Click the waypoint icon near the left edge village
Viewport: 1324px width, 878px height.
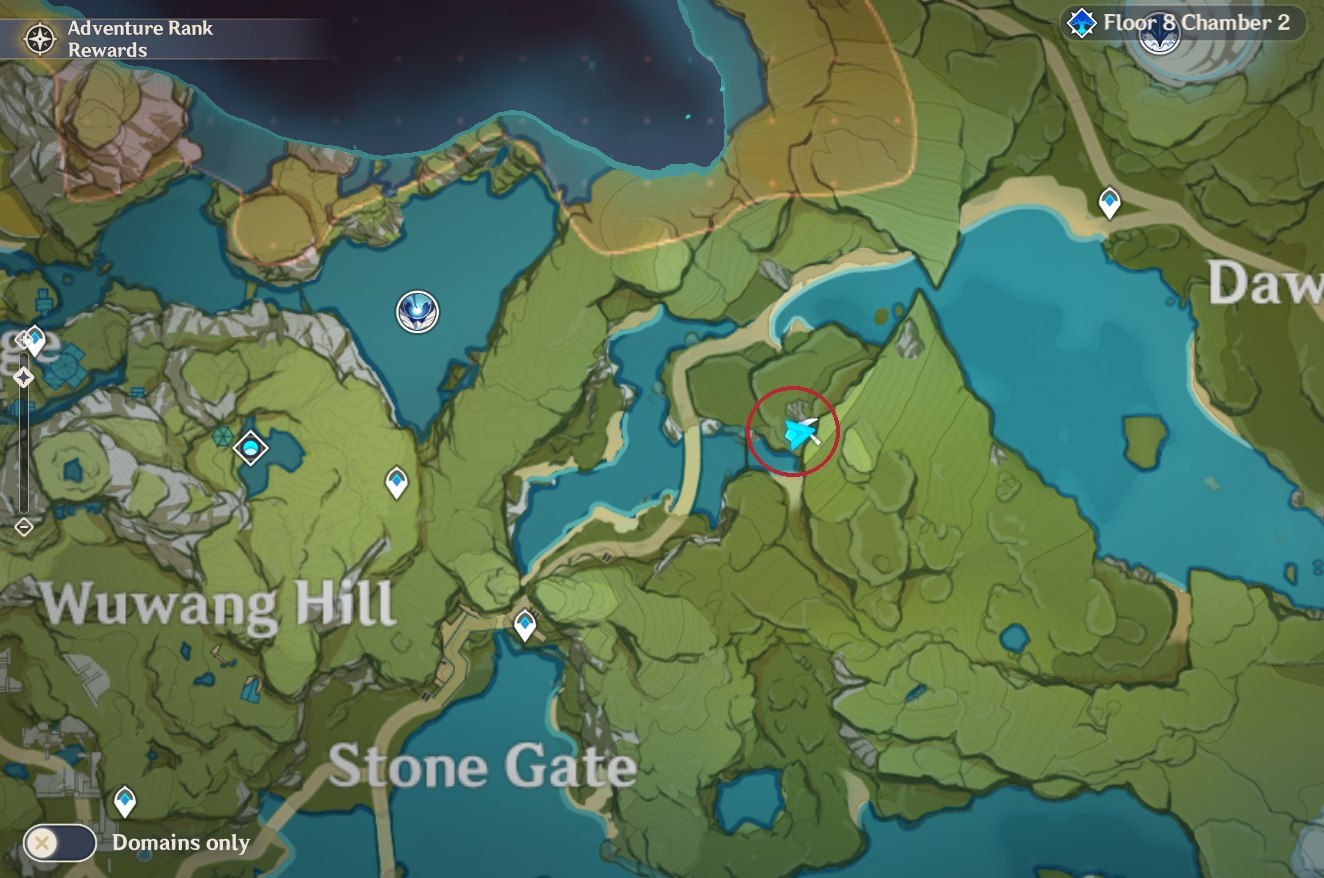[x=34, y=338]
